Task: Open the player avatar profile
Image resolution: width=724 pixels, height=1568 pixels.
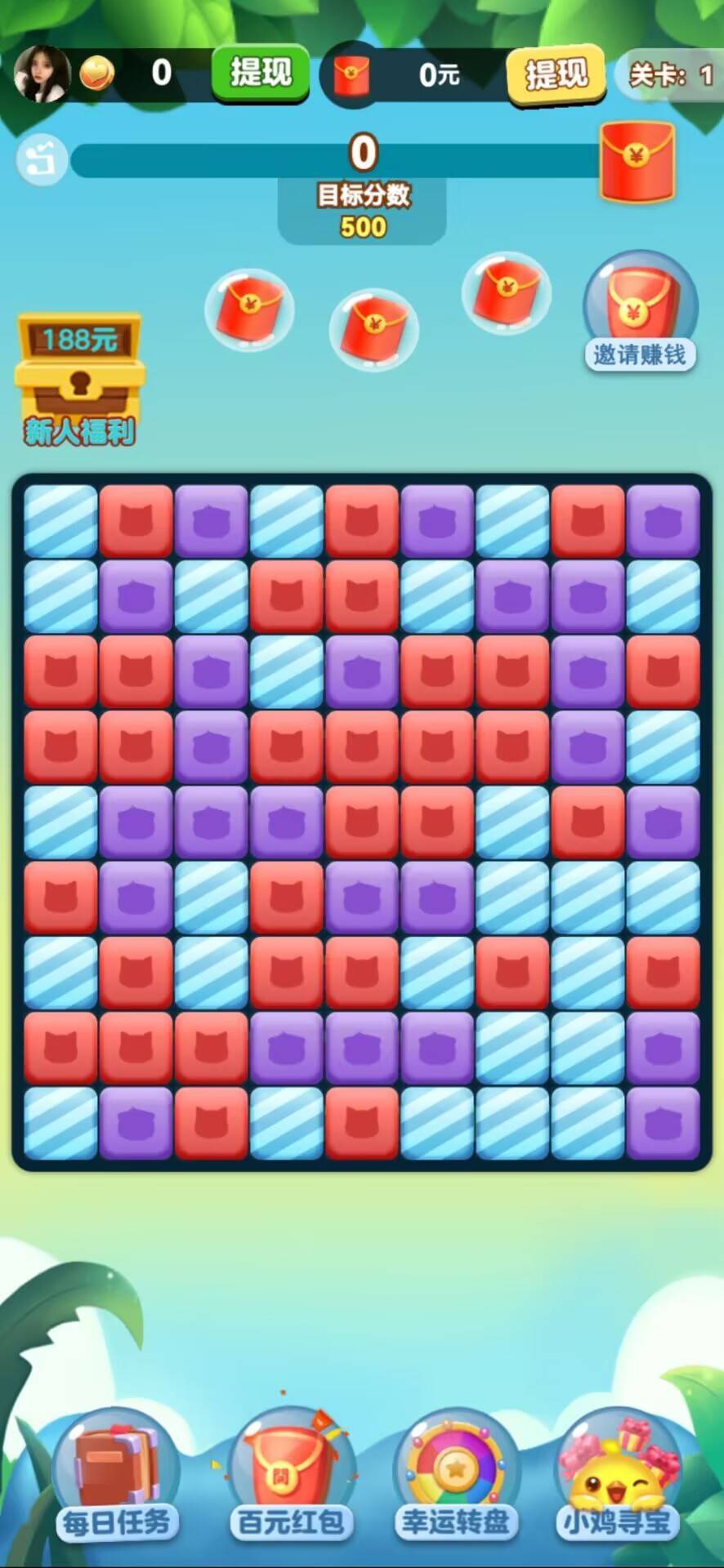Action: click(39, 73)
